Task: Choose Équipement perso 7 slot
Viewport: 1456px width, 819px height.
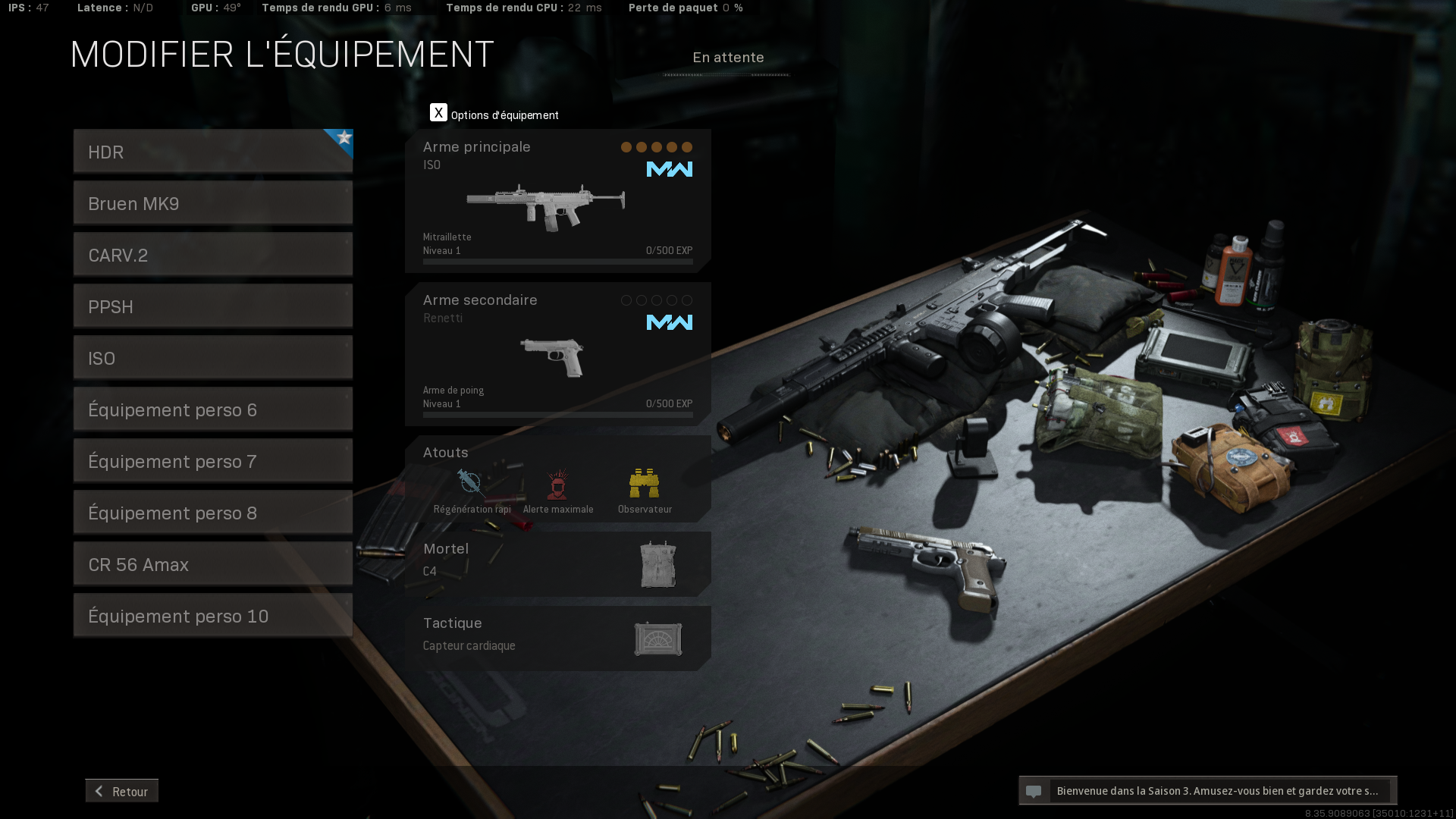Action: 212,461
